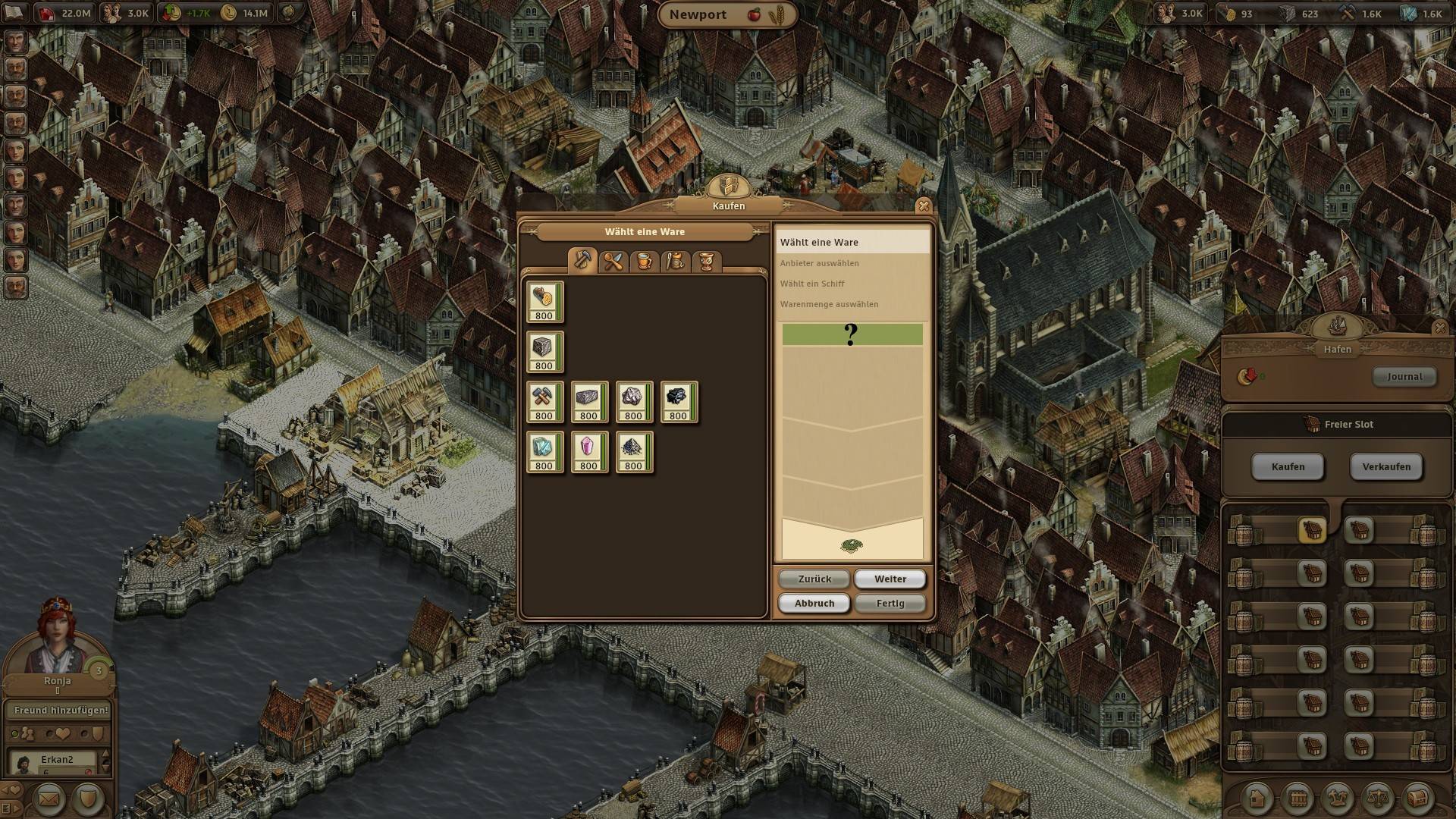Select the wood logs ware slot
This screenshot has height=819, width=1456.
pyautogui.click(x=544, y=301)
